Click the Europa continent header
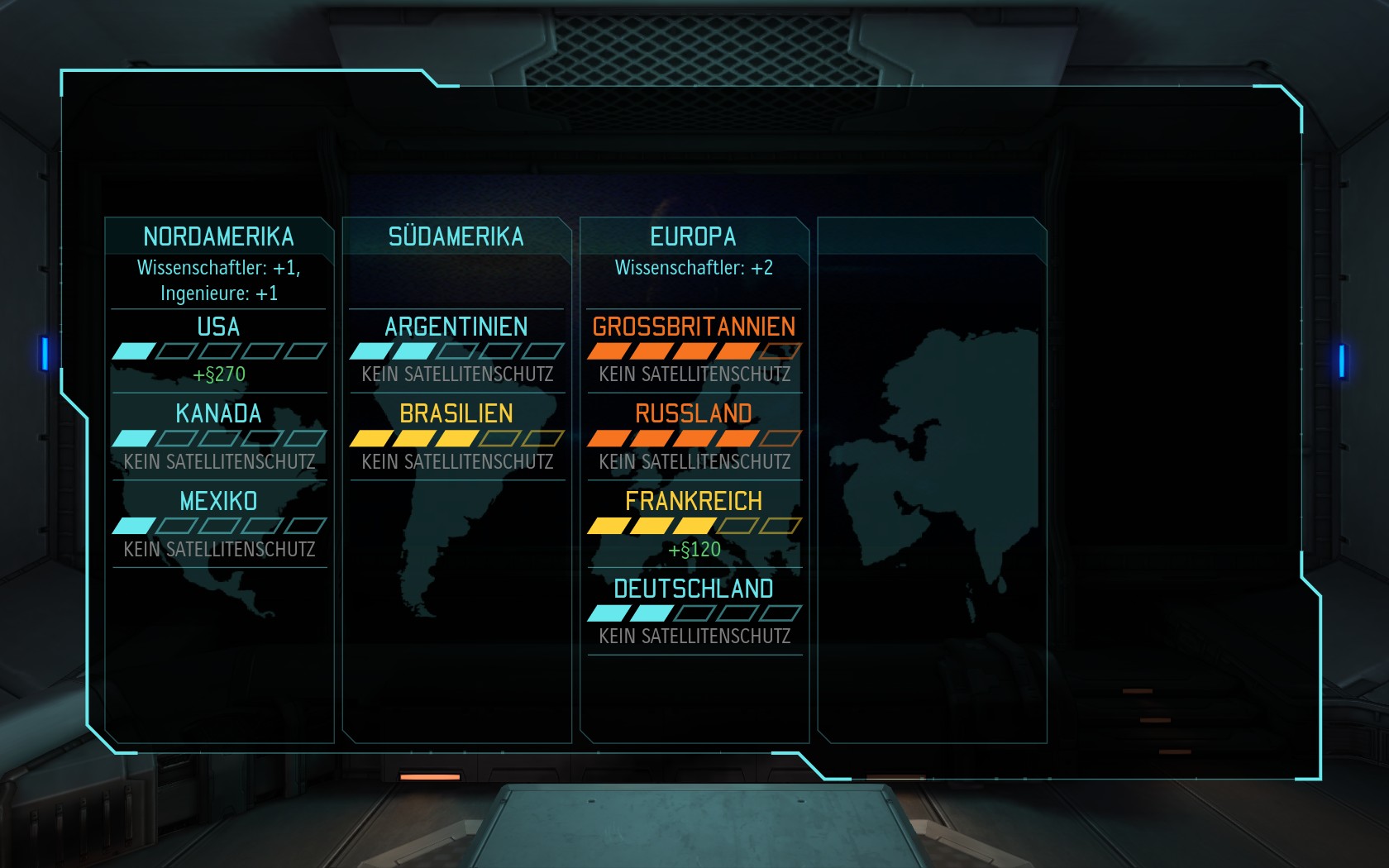This screenshot has width=1389, height=868. coord(694,236)
